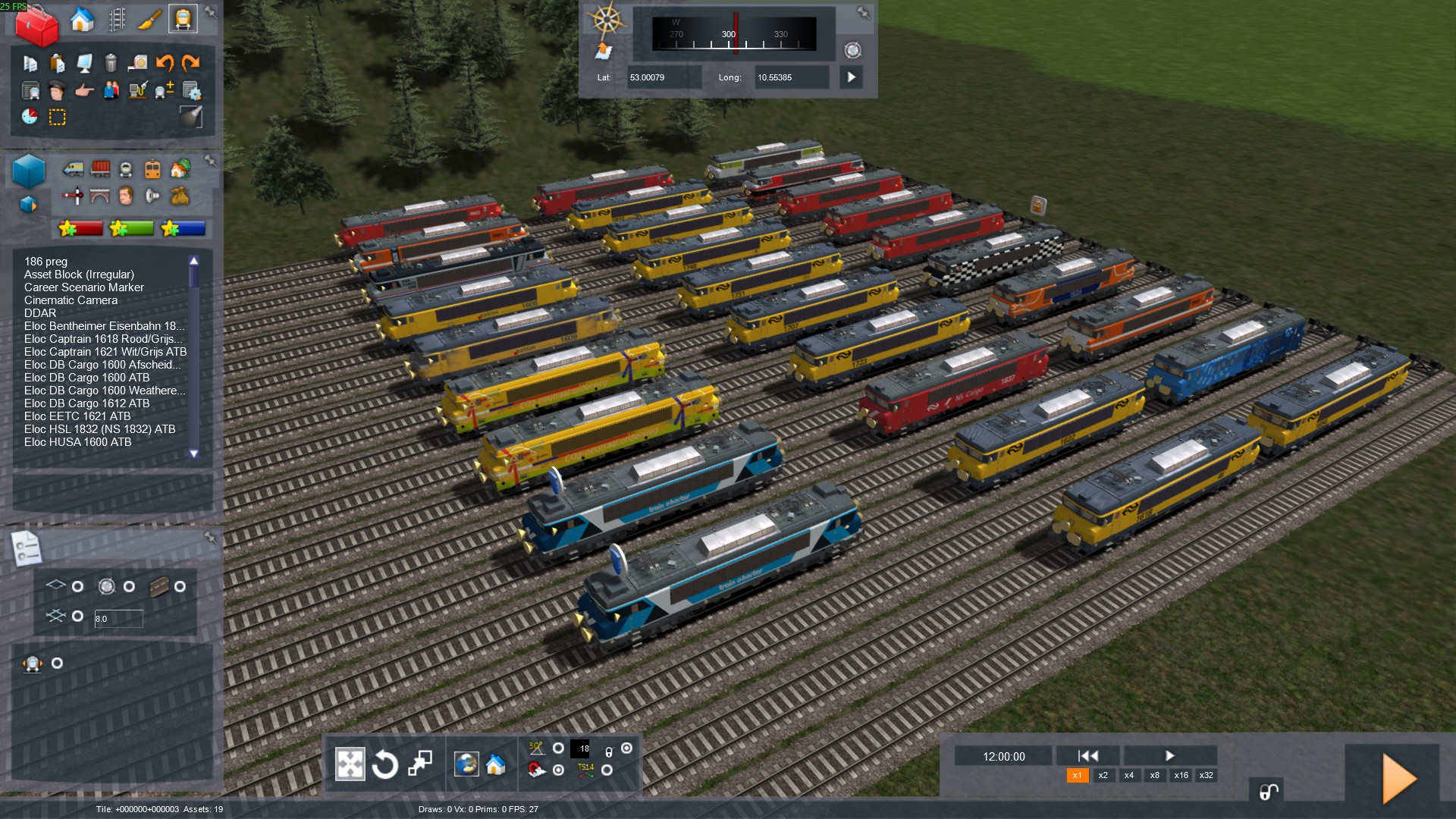This screenshot has height=819, width=1456.
Task: Choose Eloc HSL 1832 (NS 1832) ATB
Action: 99,429
